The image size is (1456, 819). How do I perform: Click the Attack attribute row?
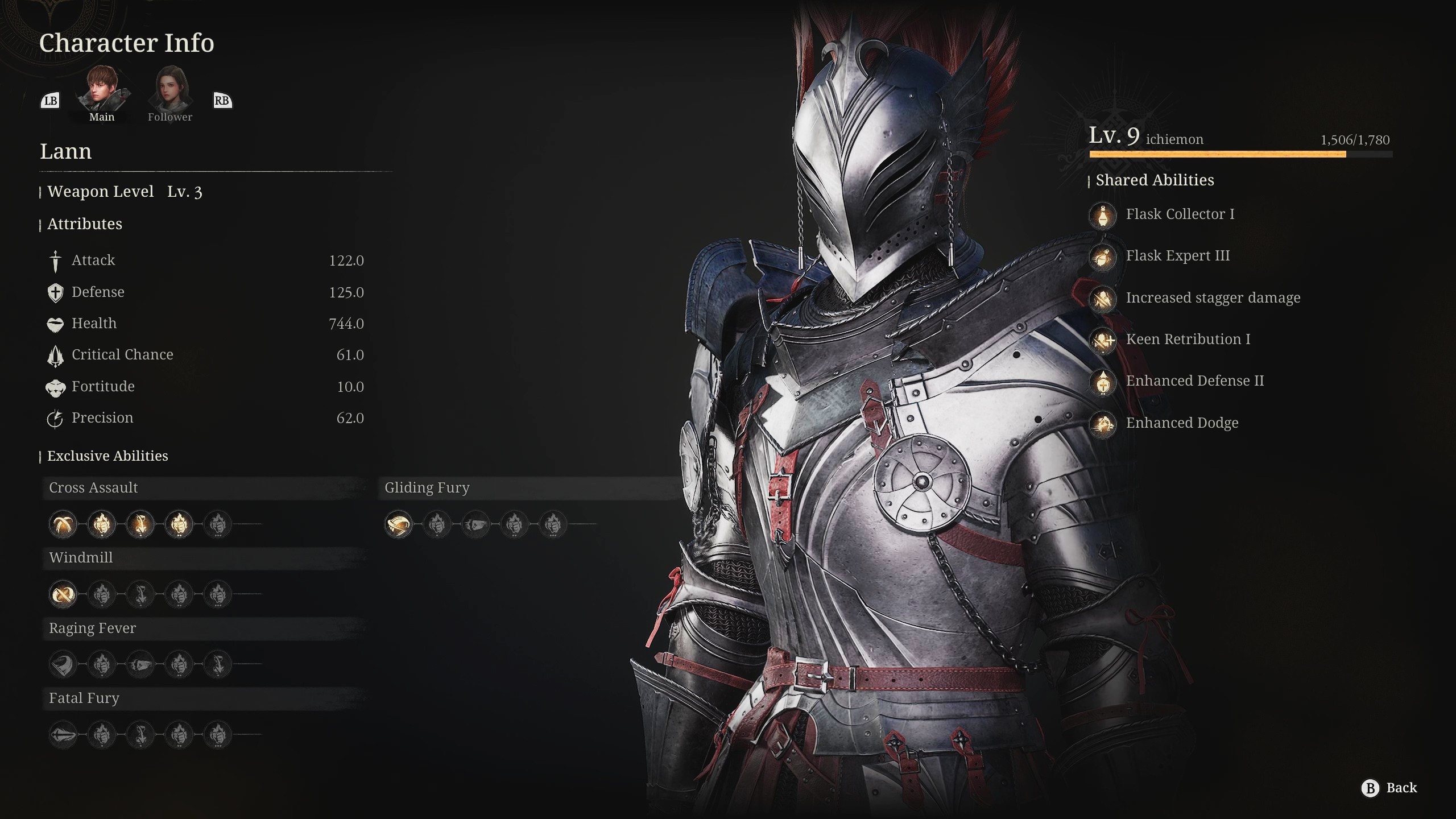click(x=205, y=260)
